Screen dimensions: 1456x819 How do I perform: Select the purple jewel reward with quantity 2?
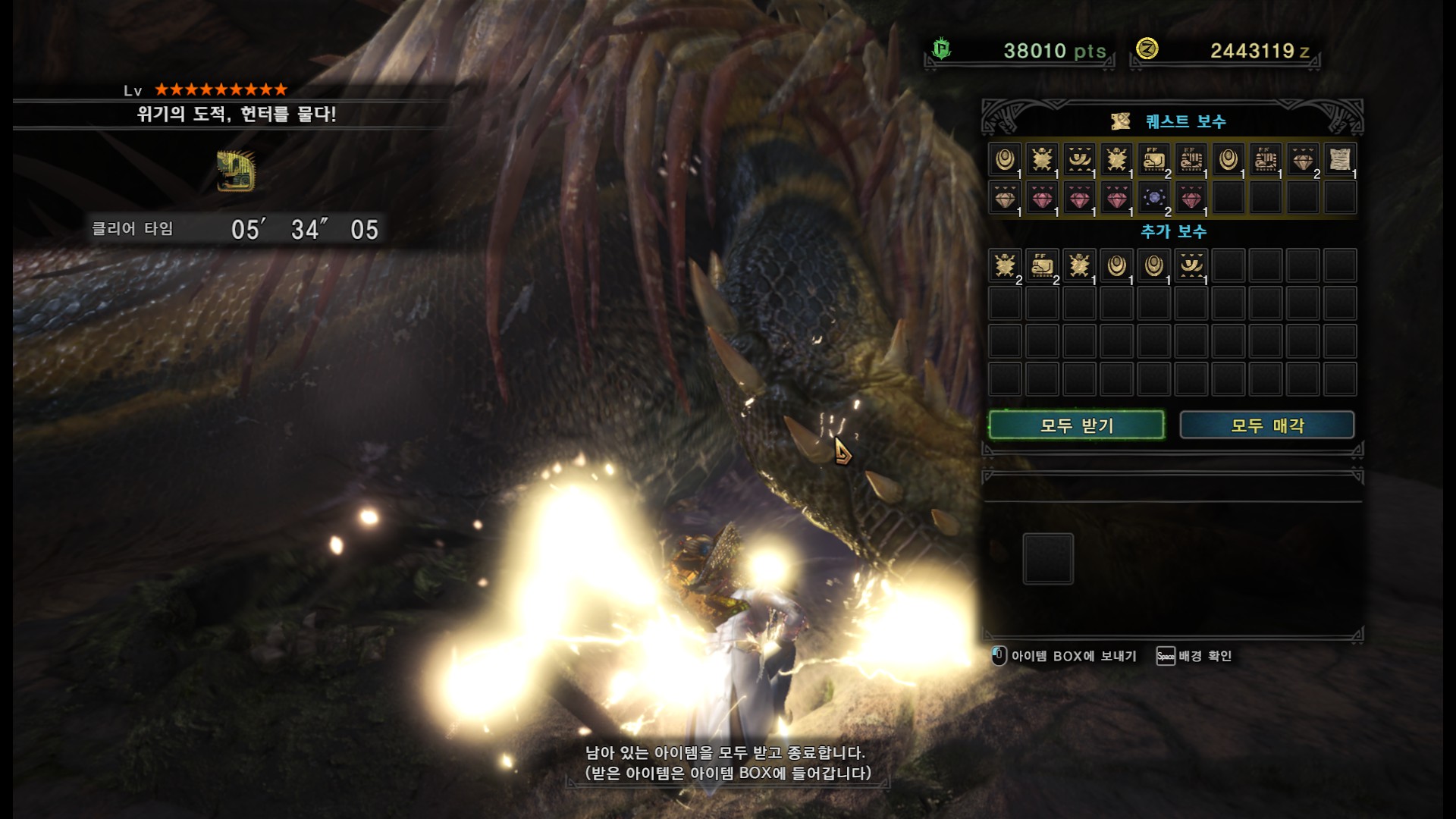click(1154, 198)
